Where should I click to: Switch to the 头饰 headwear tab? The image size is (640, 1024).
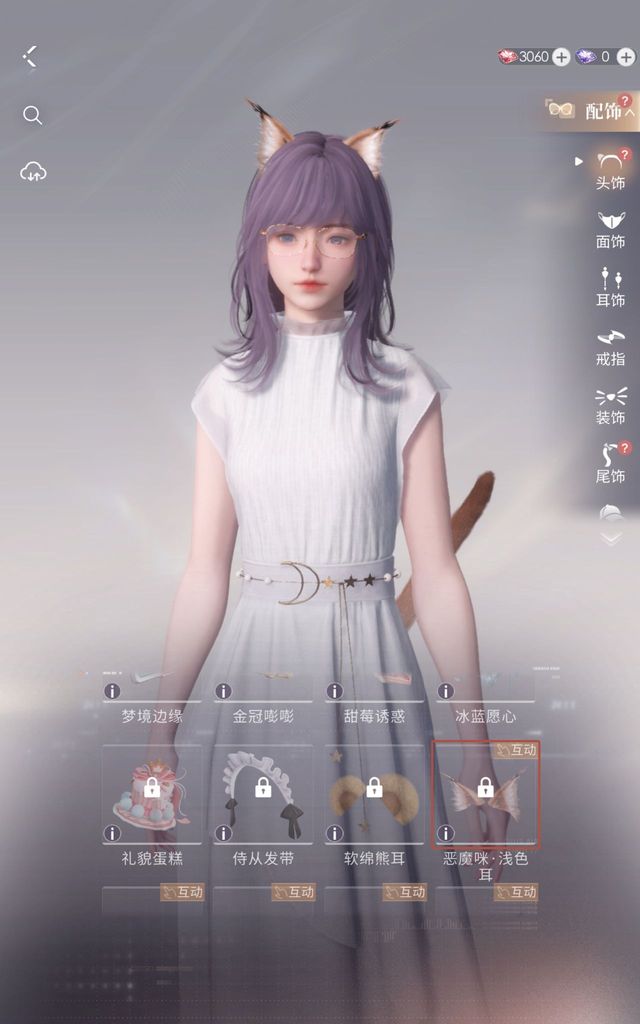coord(610,170)
